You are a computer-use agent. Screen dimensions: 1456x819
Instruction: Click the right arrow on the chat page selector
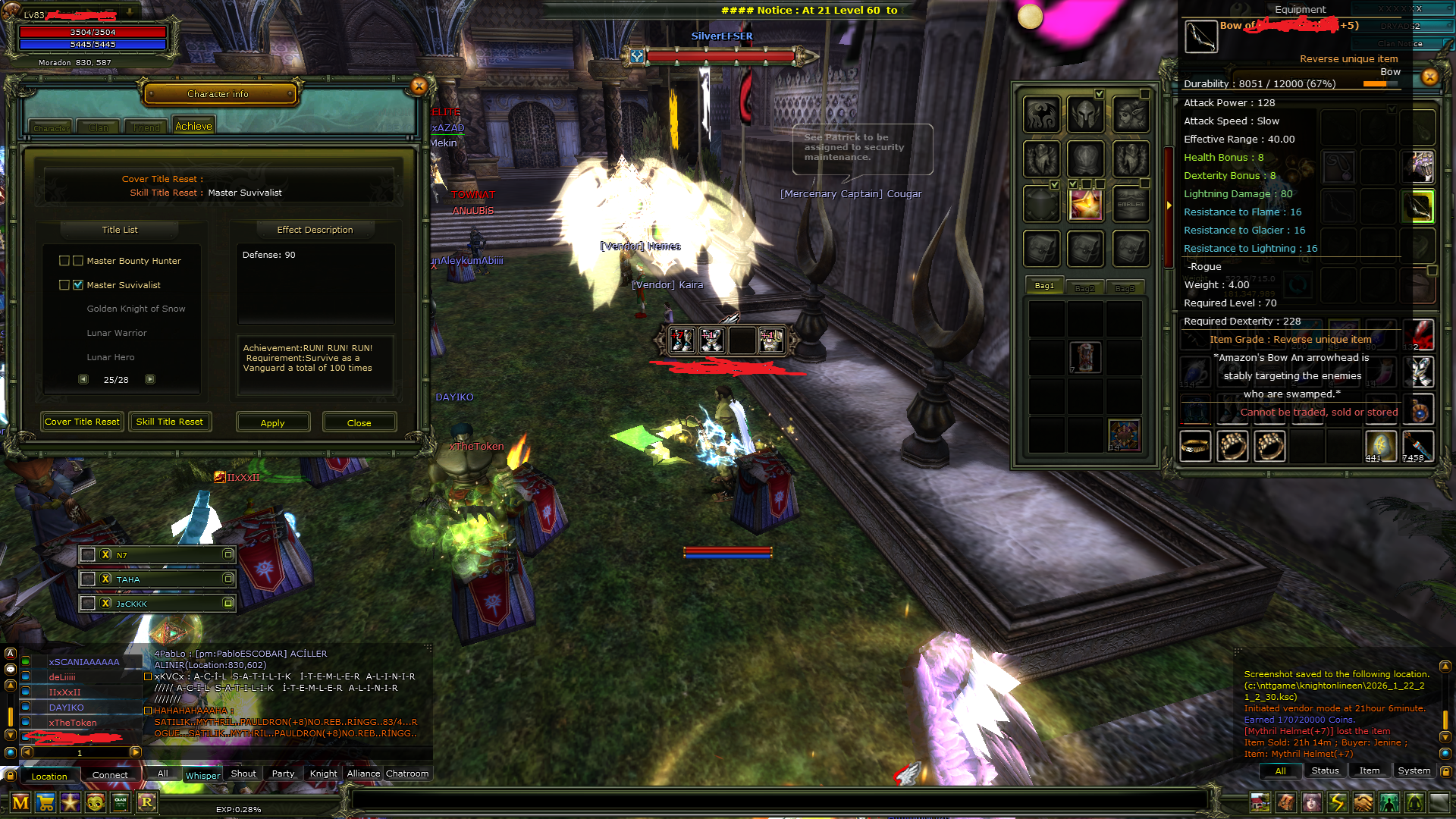[135, 752]
